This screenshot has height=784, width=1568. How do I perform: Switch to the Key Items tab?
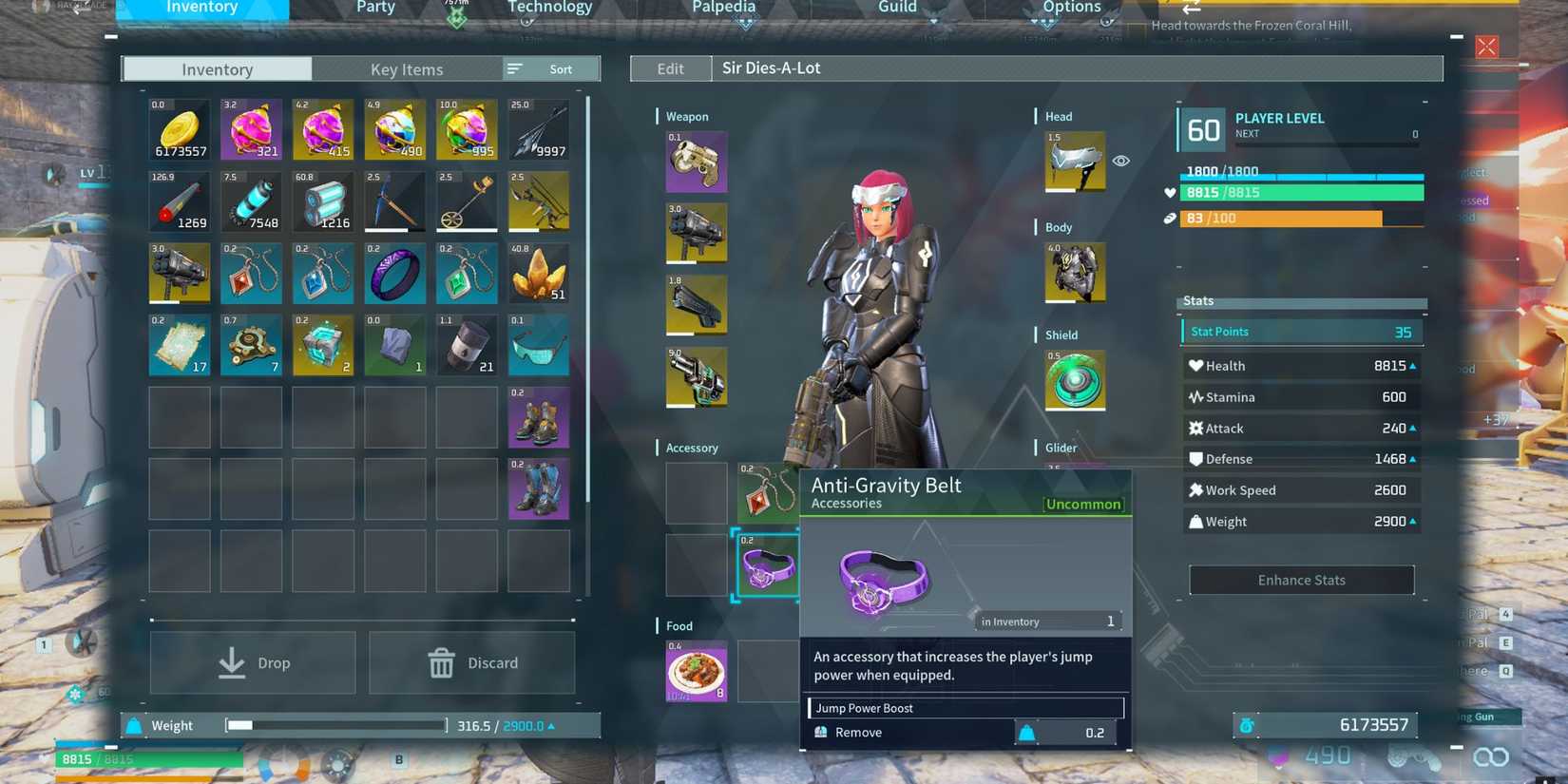tap(407, 68)
